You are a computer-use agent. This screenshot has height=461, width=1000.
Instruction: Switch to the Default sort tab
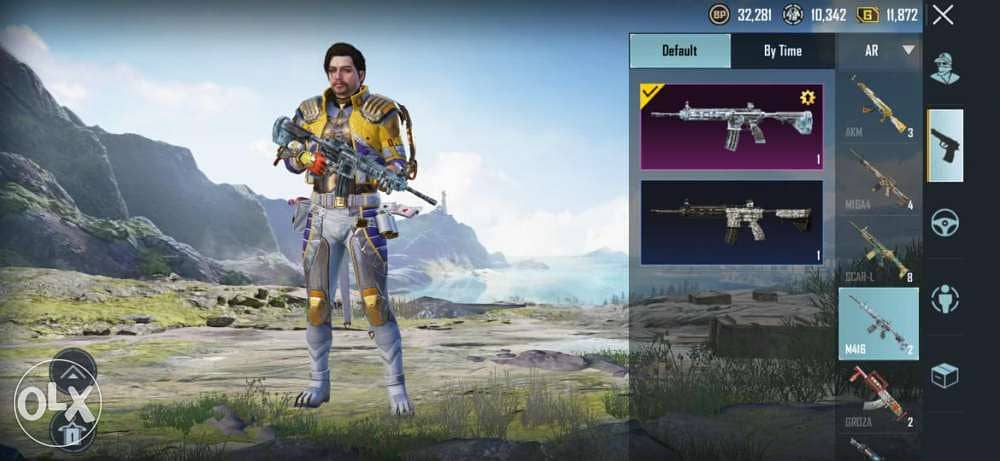click(680, 51)
